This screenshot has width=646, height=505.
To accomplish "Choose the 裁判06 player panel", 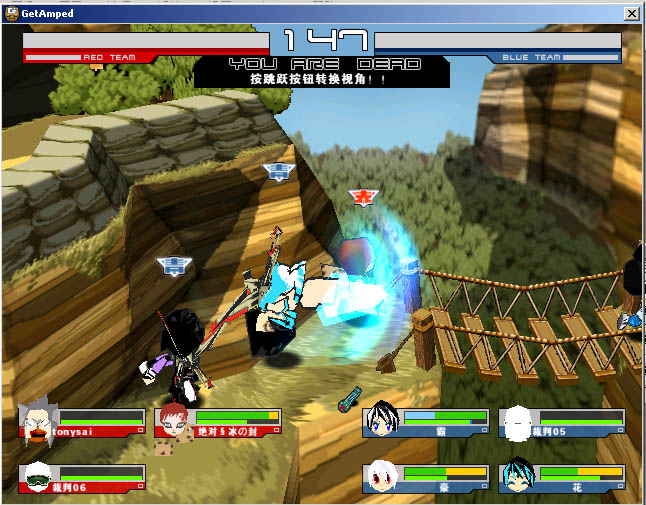I will coord(82,478).
